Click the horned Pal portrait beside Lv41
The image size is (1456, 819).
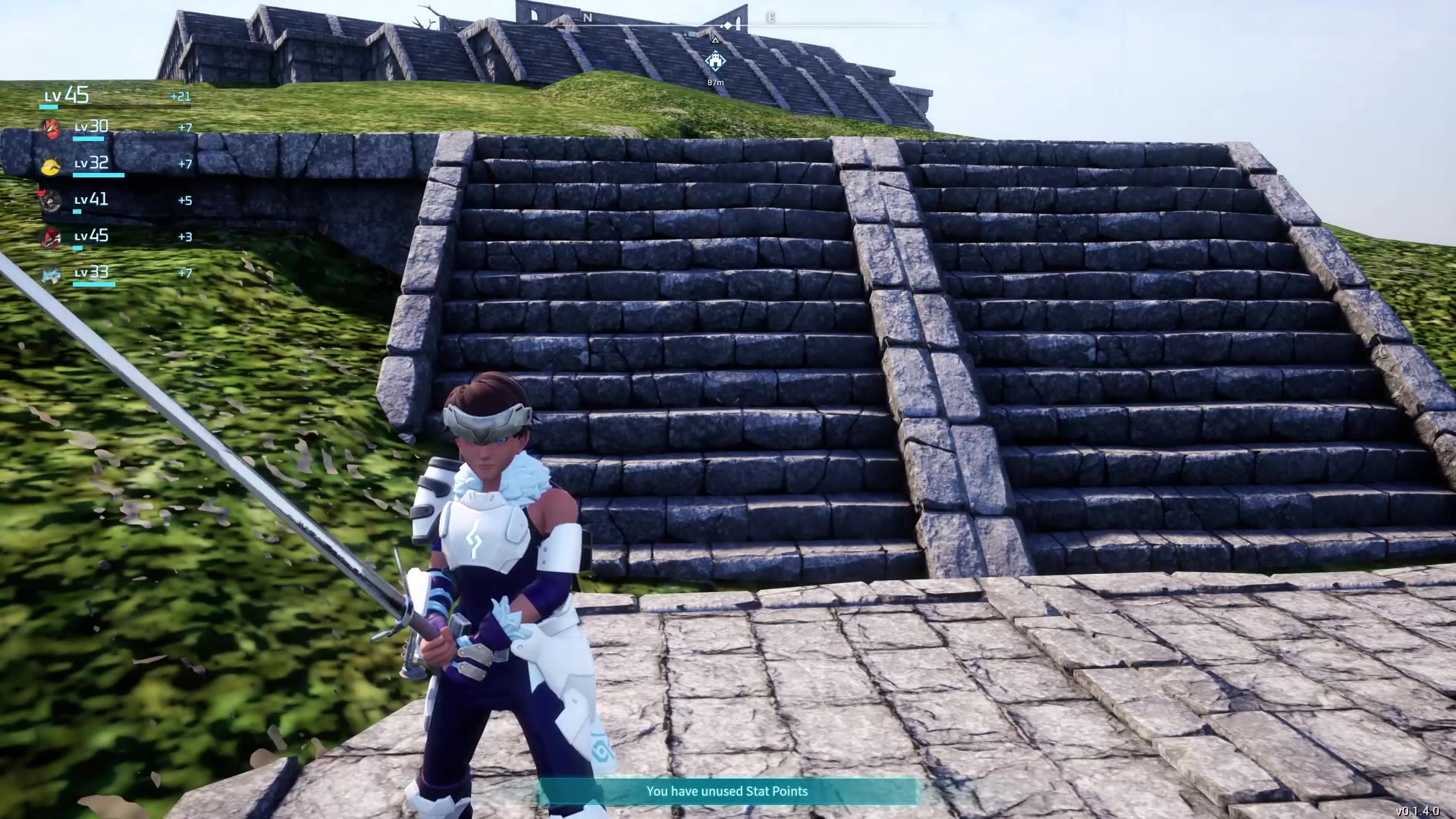pos(50,202)
